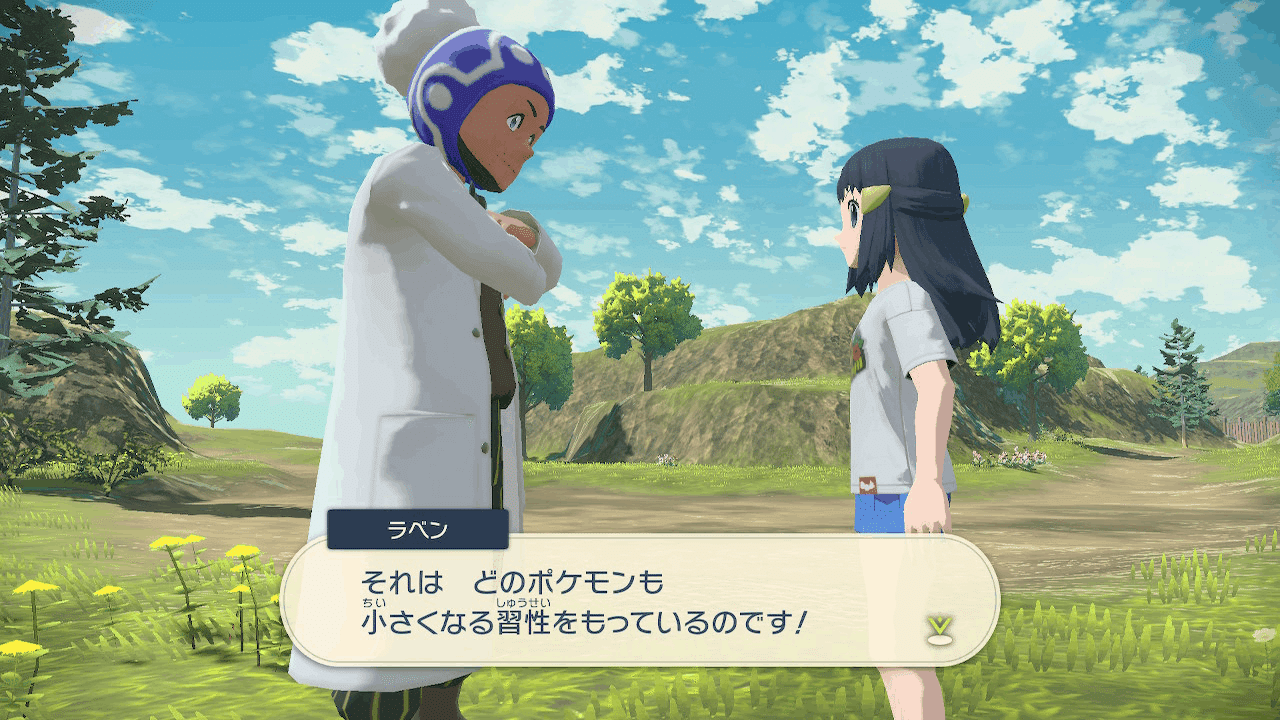
Task: Expand the dialogue by clicking the chevron indicator
Action: pos(938,624)
